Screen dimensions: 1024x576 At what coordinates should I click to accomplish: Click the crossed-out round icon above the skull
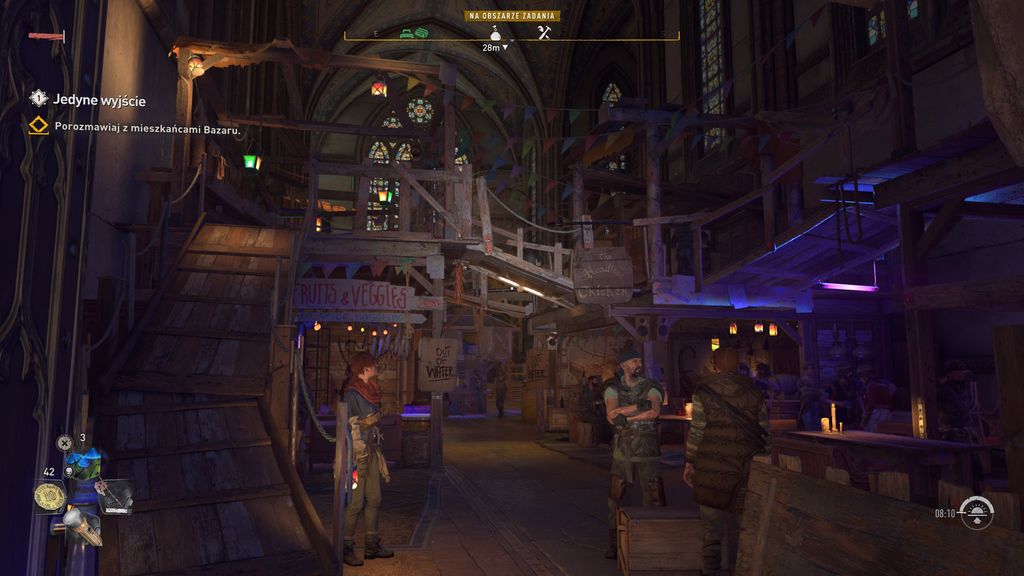point(65,442)
